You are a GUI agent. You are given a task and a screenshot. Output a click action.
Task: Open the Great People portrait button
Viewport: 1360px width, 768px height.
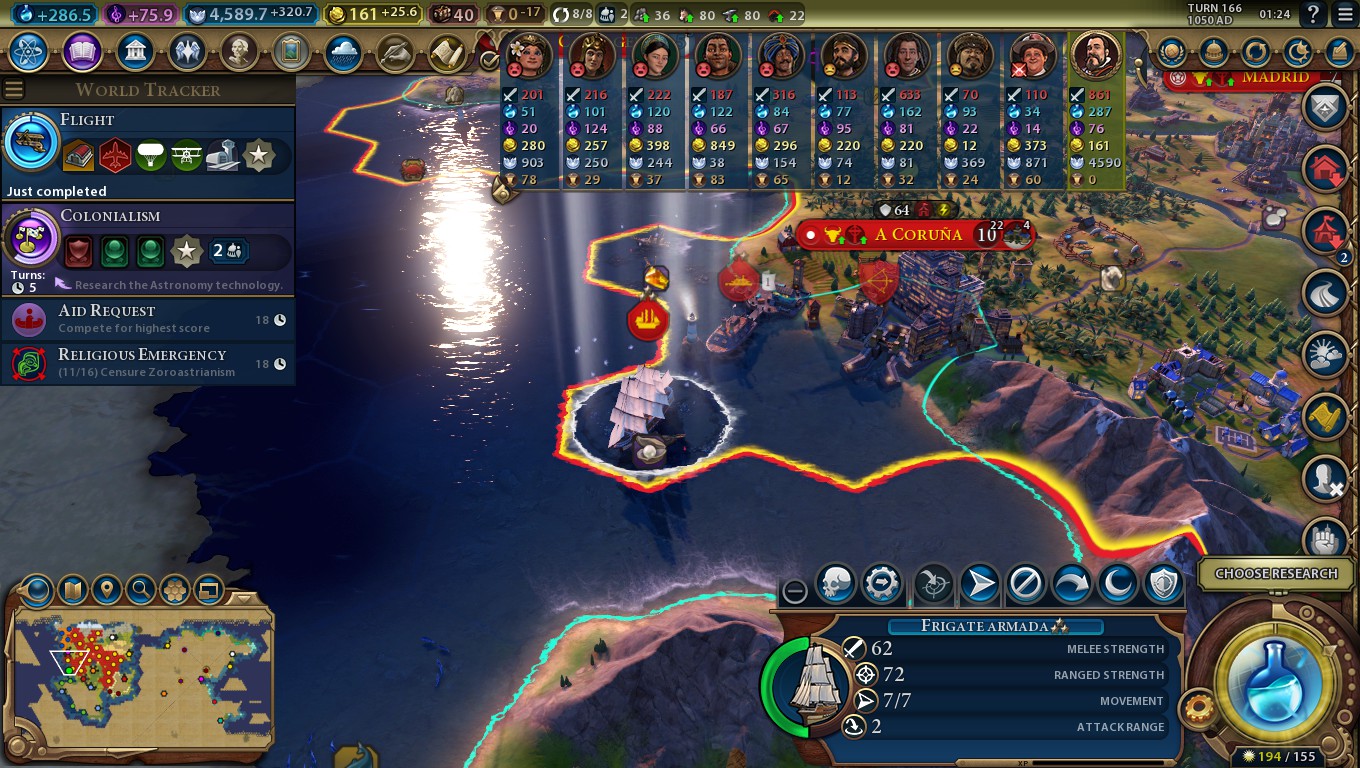[x=238, y=51]
